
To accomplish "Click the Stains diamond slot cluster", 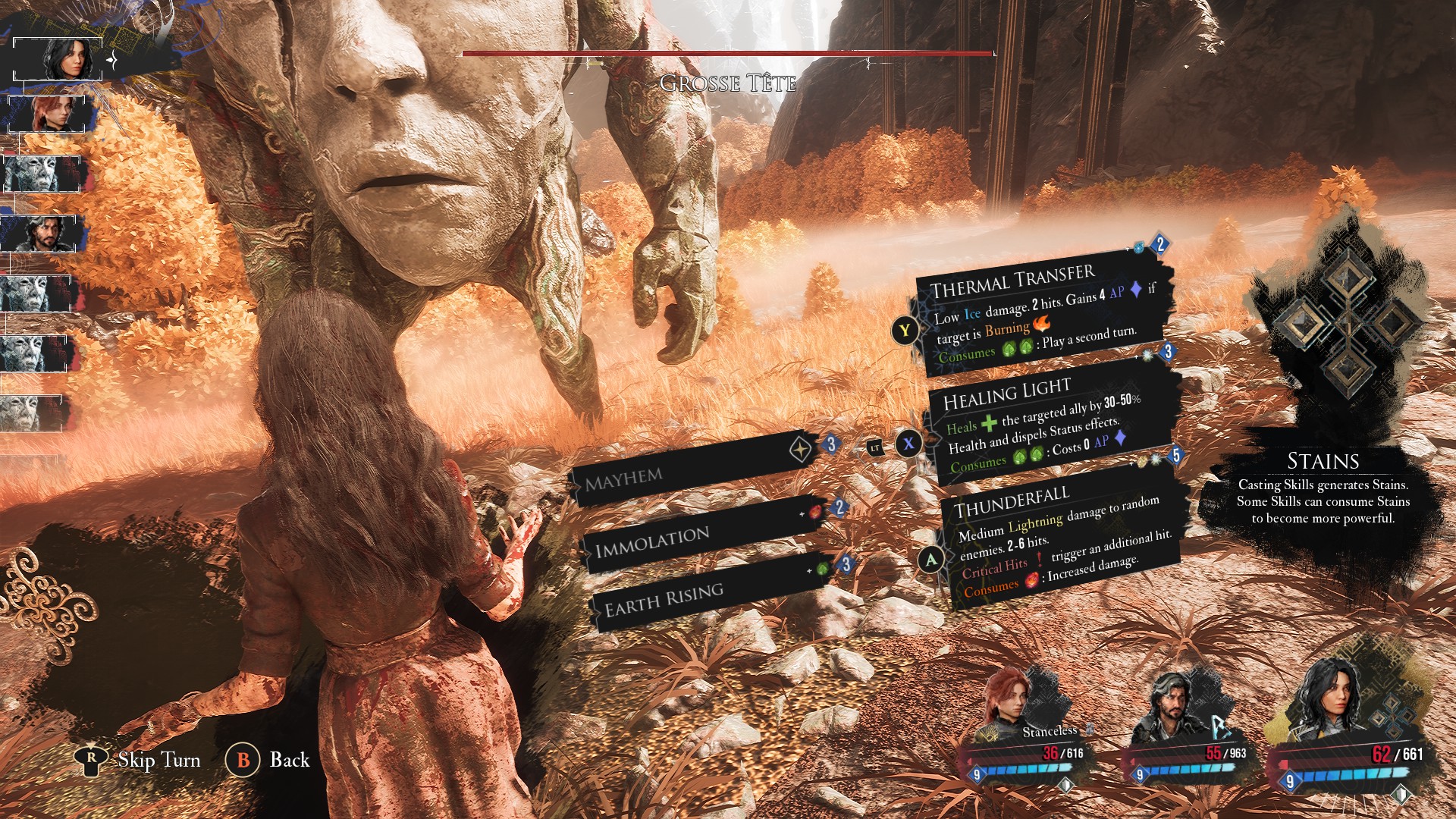I will pos(1348,322).
